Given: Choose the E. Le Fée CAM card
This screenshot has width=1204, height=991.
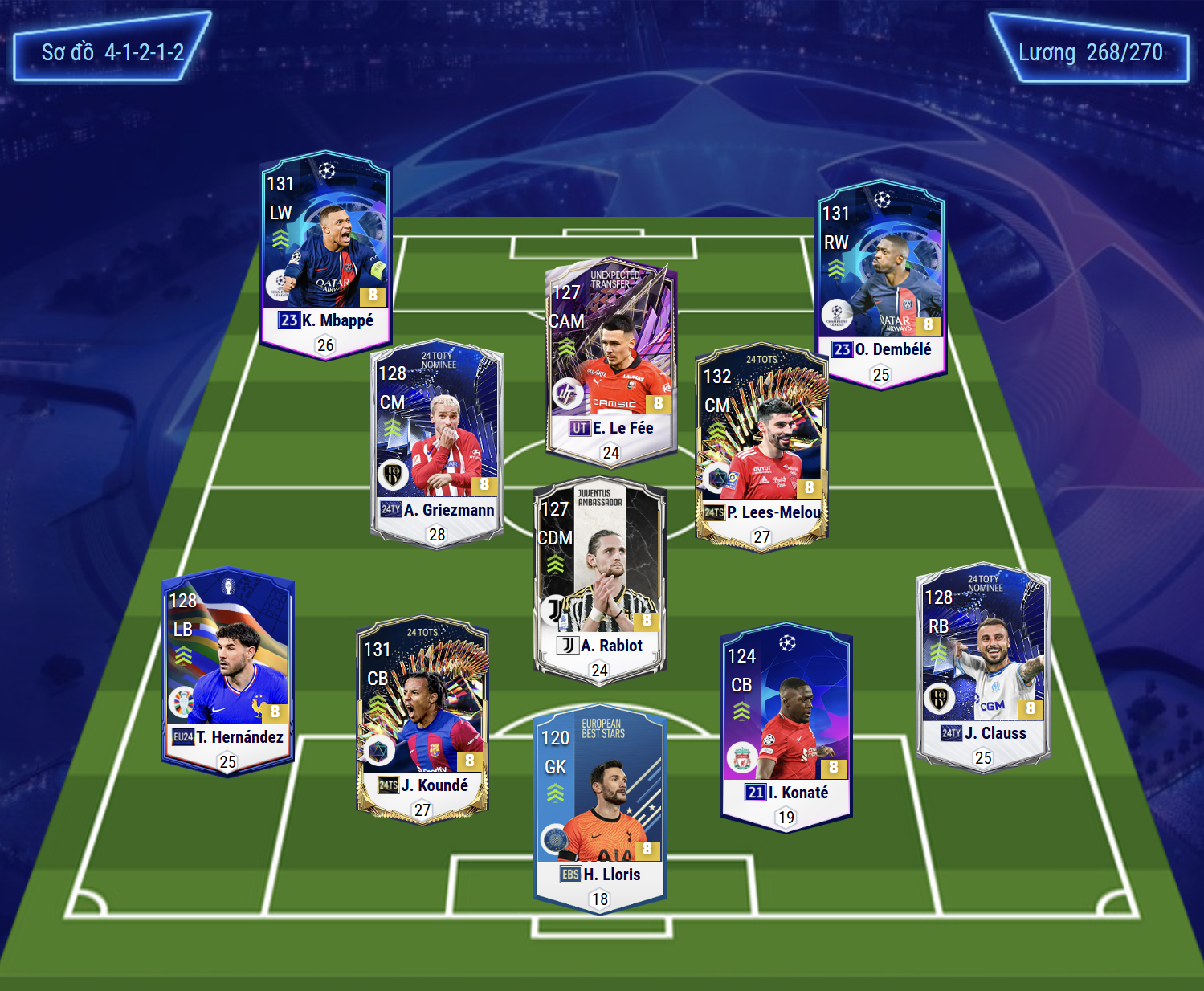Looking at the screenshot, I should [x=610, y=363].
